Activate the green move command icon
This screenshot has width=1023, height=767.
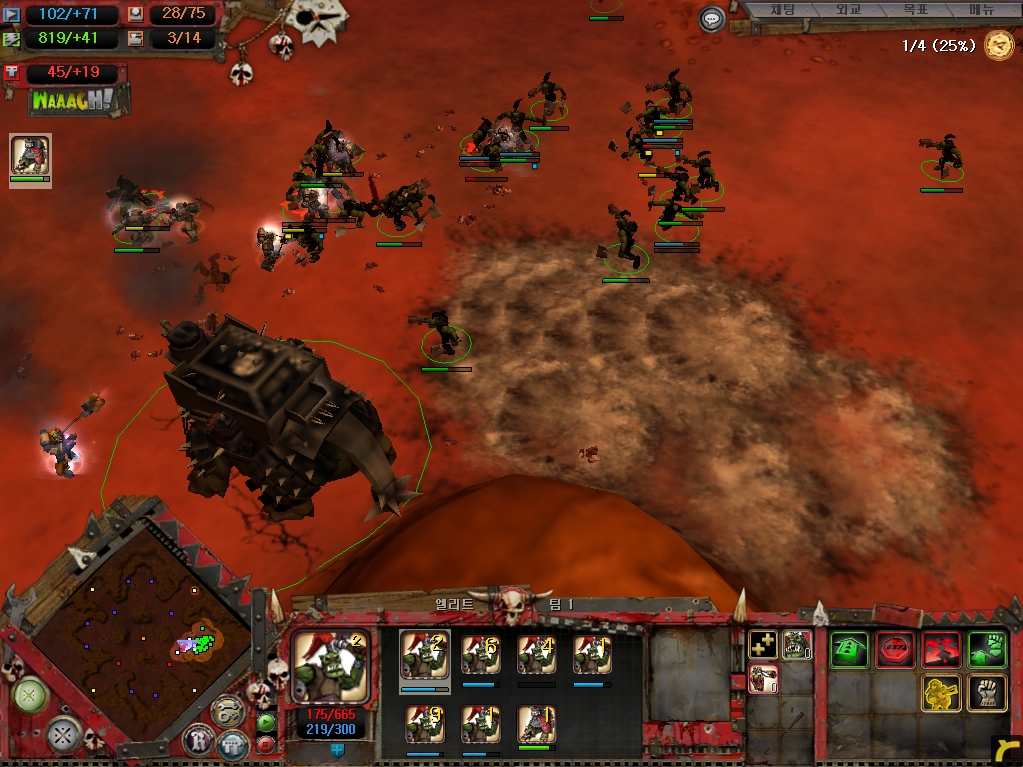pyautogui.click(x=849, y=650)
